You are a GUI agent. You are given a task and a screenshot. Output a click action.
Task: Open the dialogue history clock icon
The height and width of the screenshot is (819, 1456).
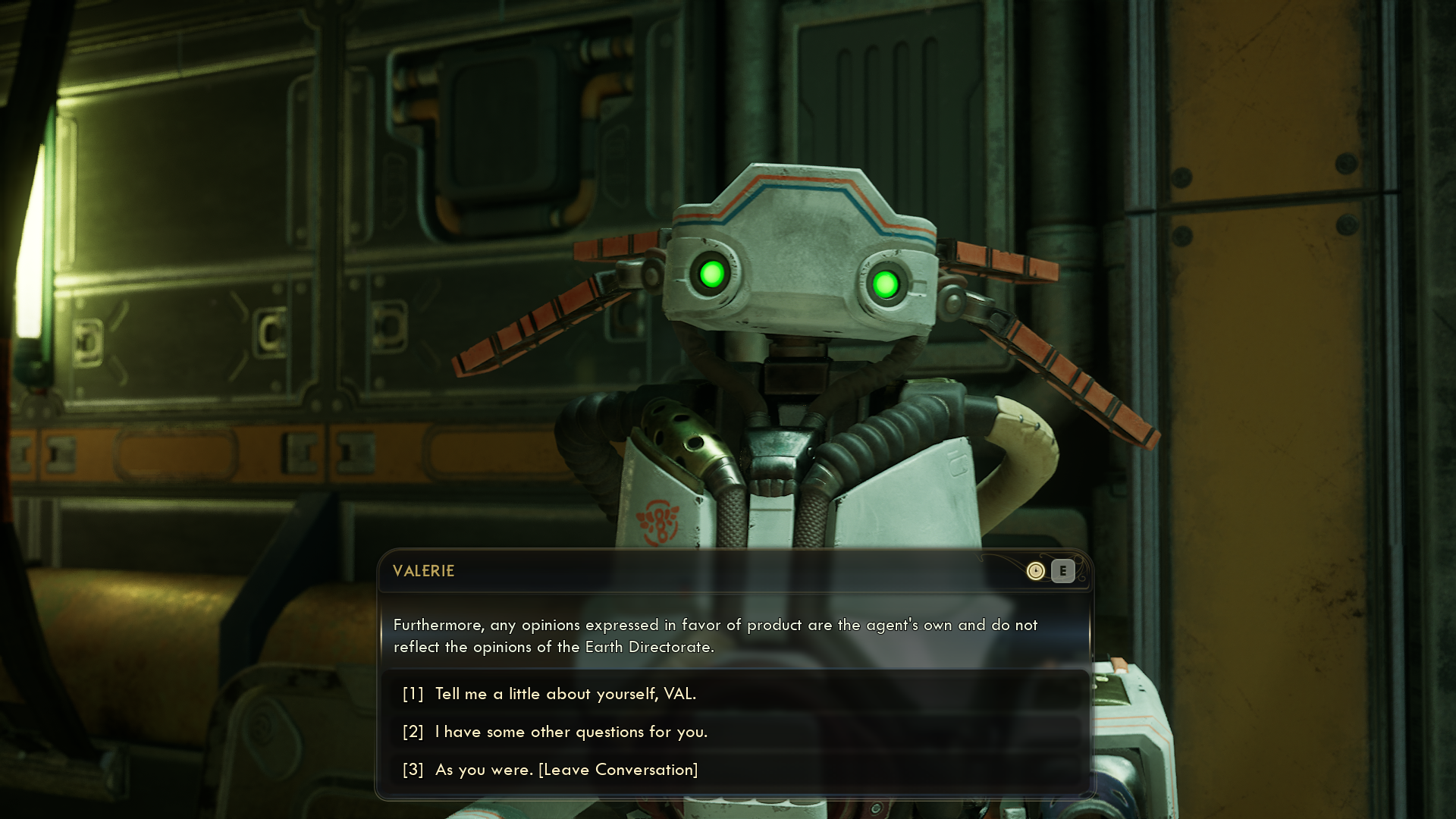coord(1035,571)
